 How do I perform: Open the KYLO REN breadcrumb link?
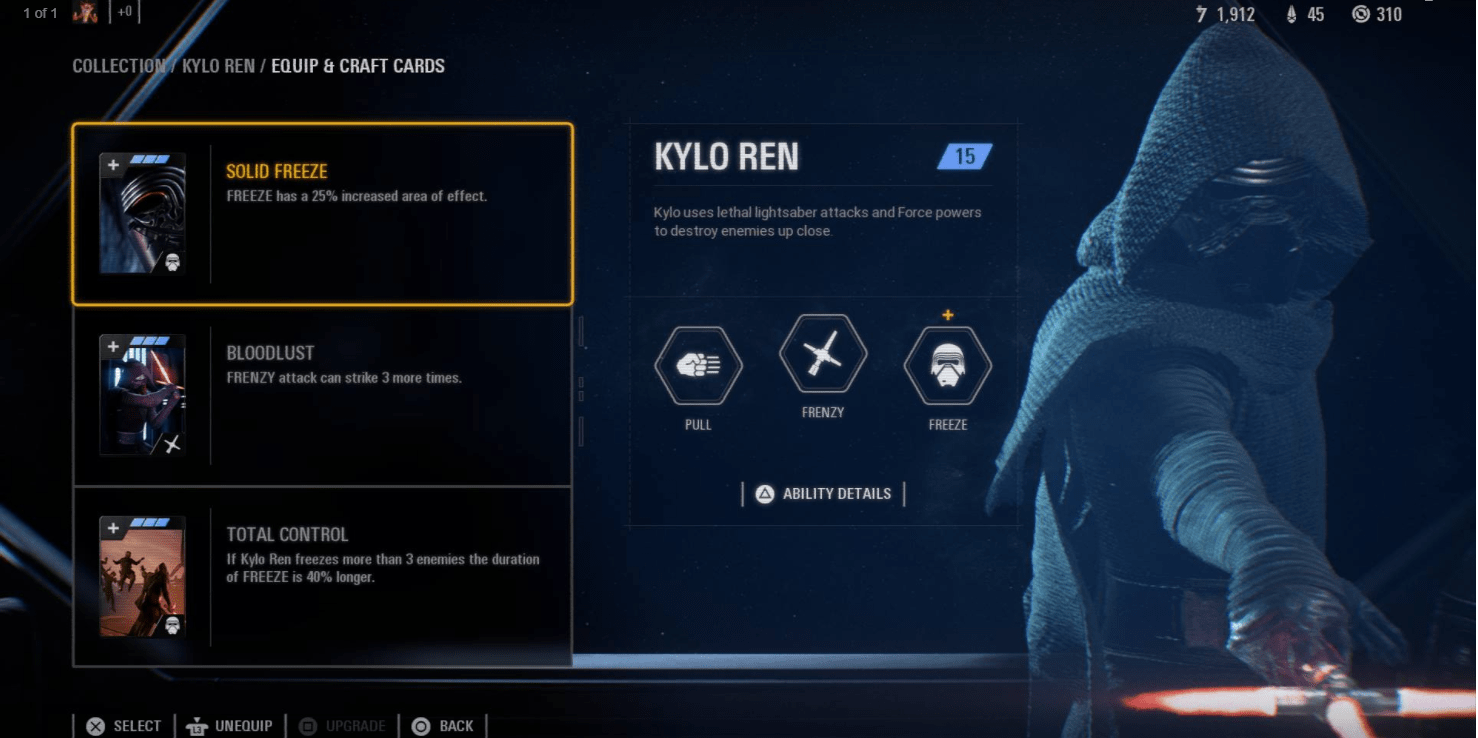tap(219, 66)
